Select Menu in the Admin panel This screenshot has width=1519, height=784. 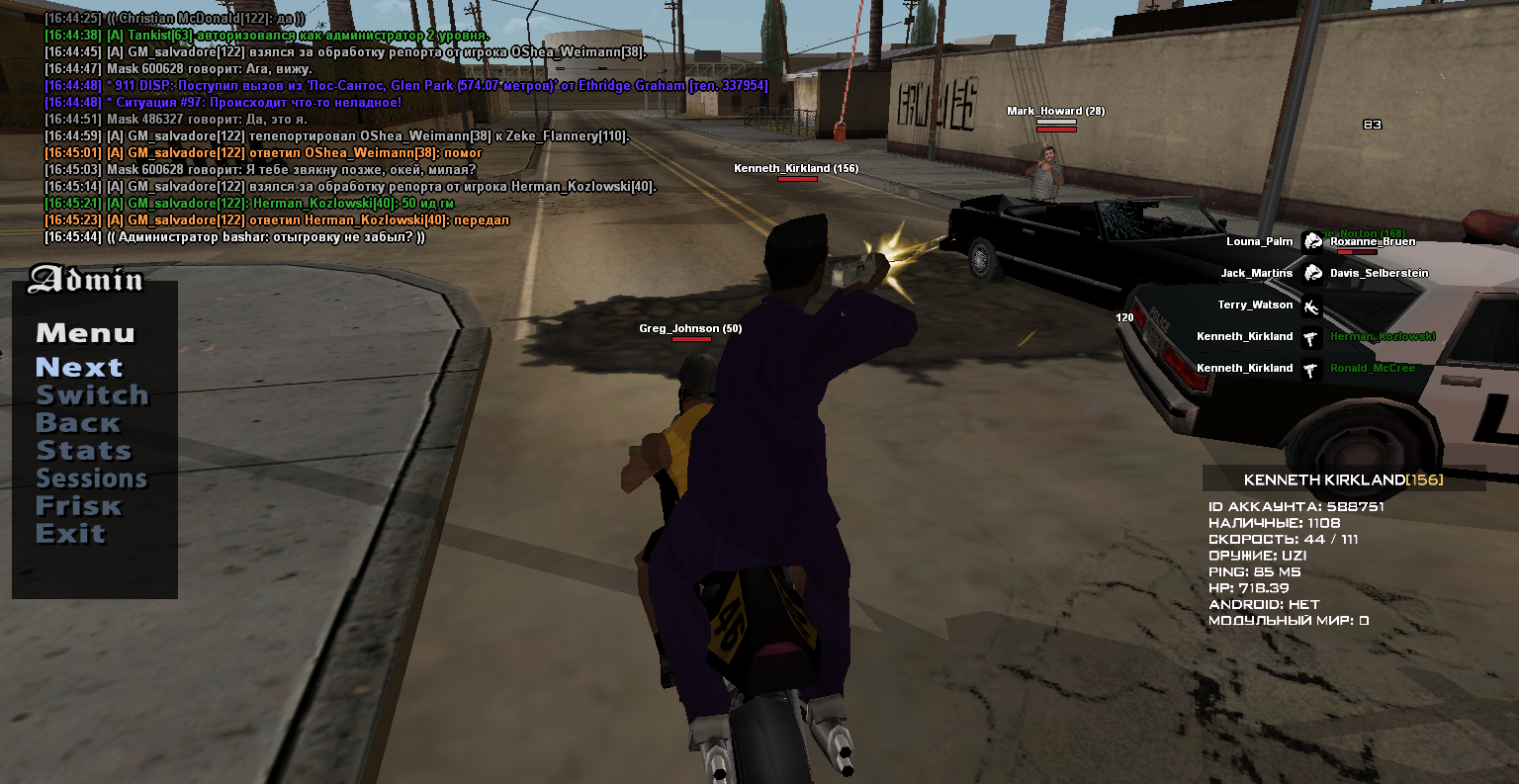pos(85,334)
